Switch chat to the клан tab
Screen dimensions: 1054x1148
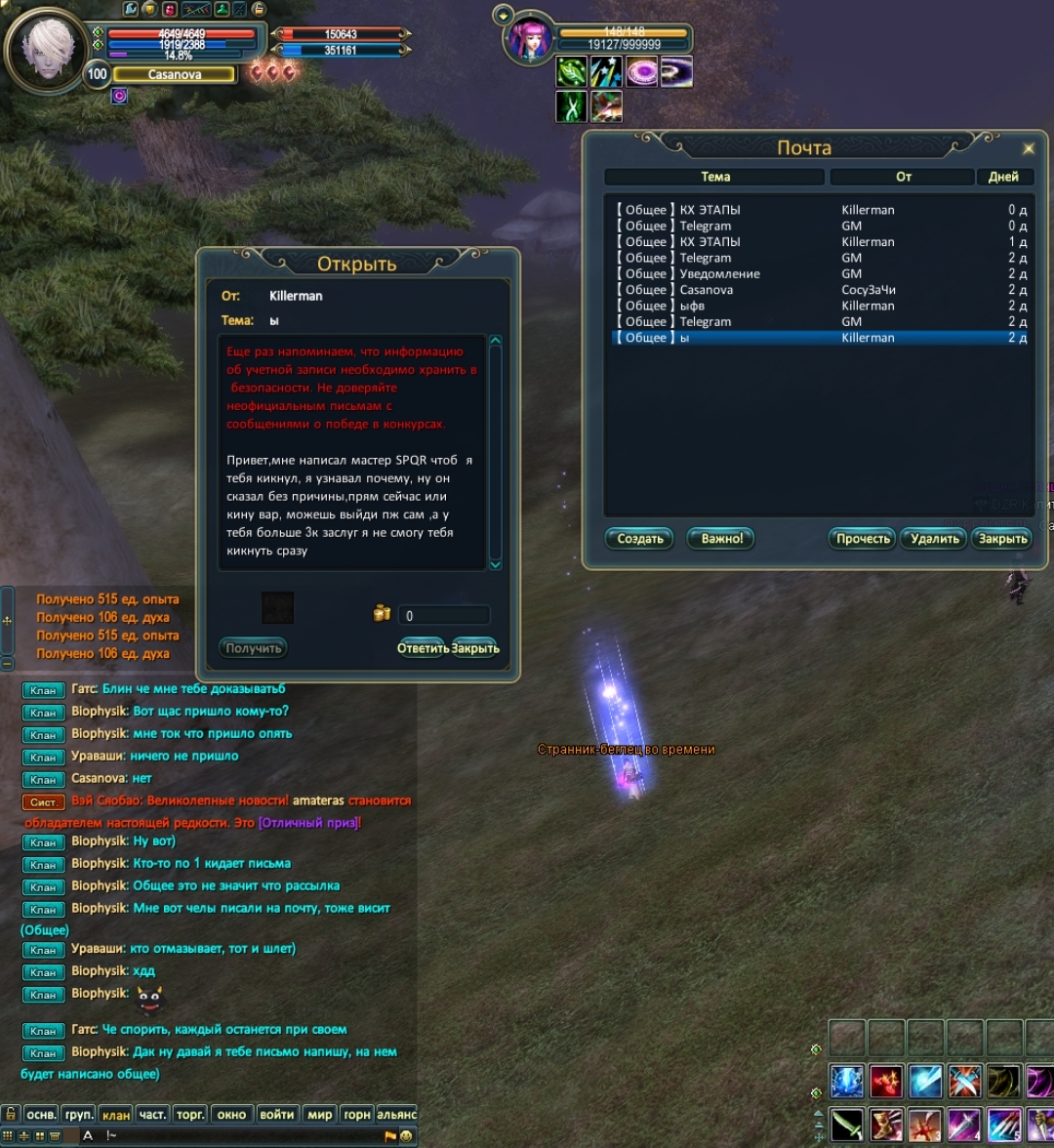click(x=116, y=1115)
